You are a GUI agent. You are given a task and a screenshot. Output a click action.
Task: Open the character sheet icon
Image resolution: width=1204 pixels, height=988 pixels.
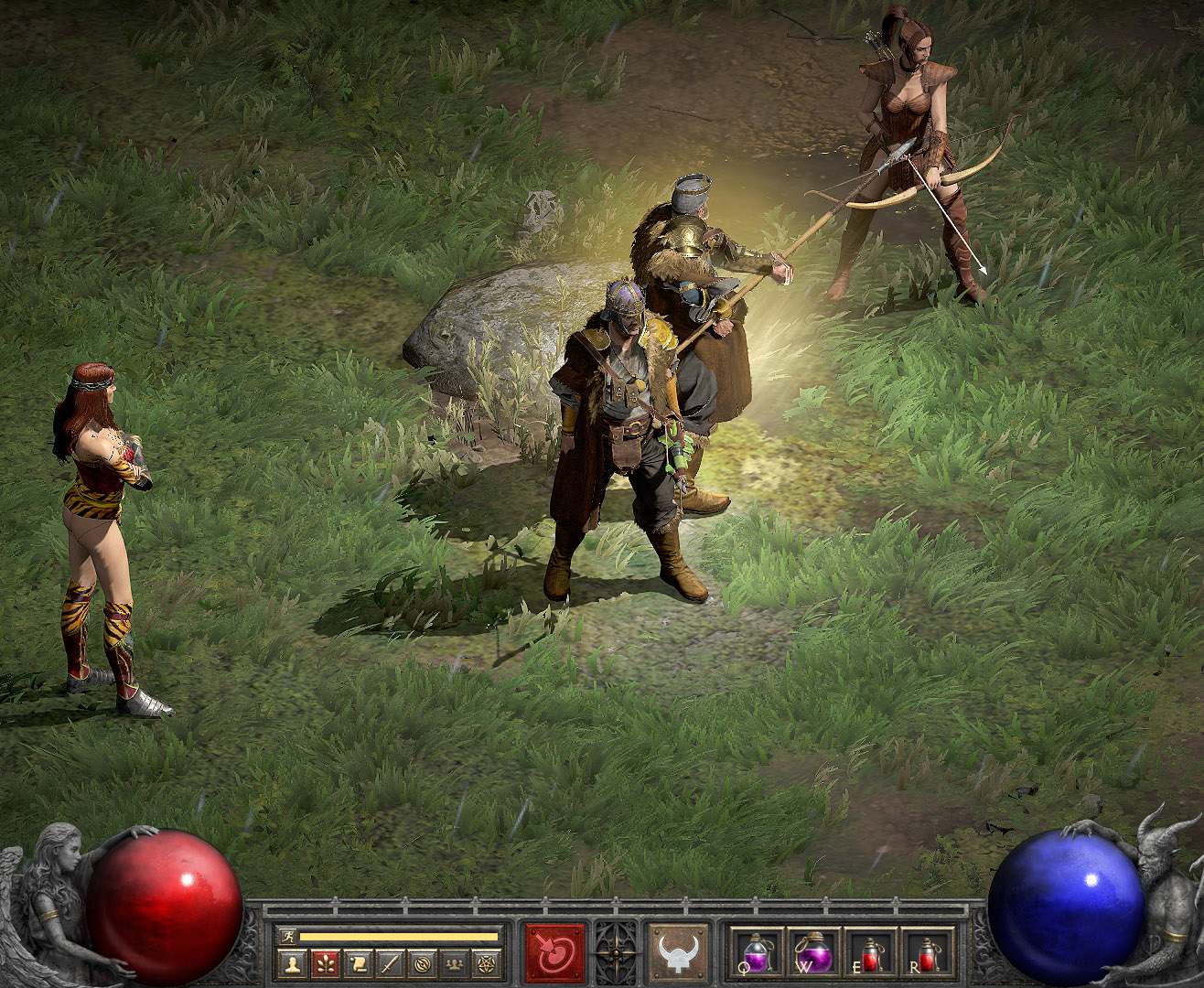293,963
